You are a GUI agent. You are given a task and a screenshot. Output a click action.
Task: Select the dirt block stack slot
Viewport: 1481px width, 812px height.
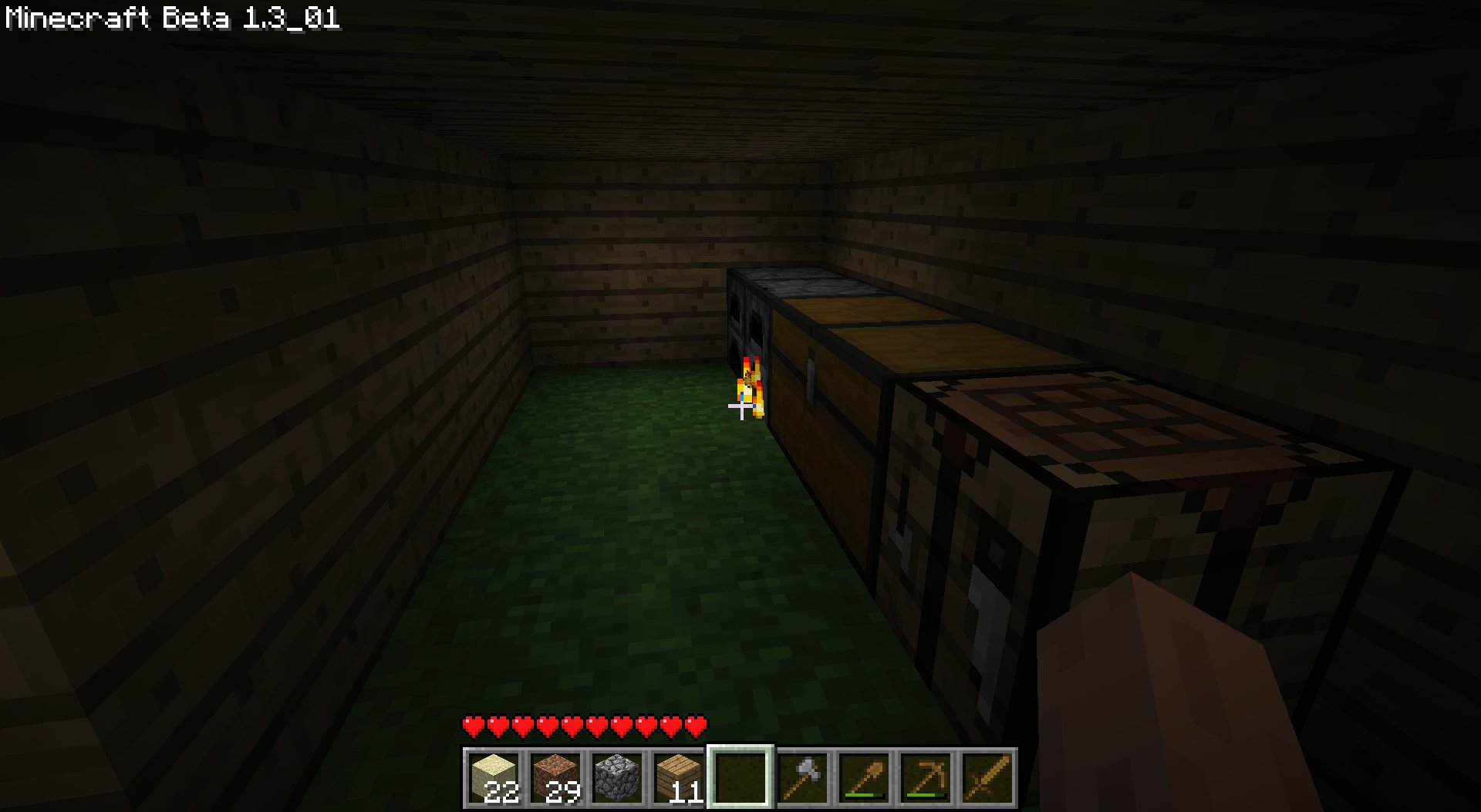tap(555, 777)
